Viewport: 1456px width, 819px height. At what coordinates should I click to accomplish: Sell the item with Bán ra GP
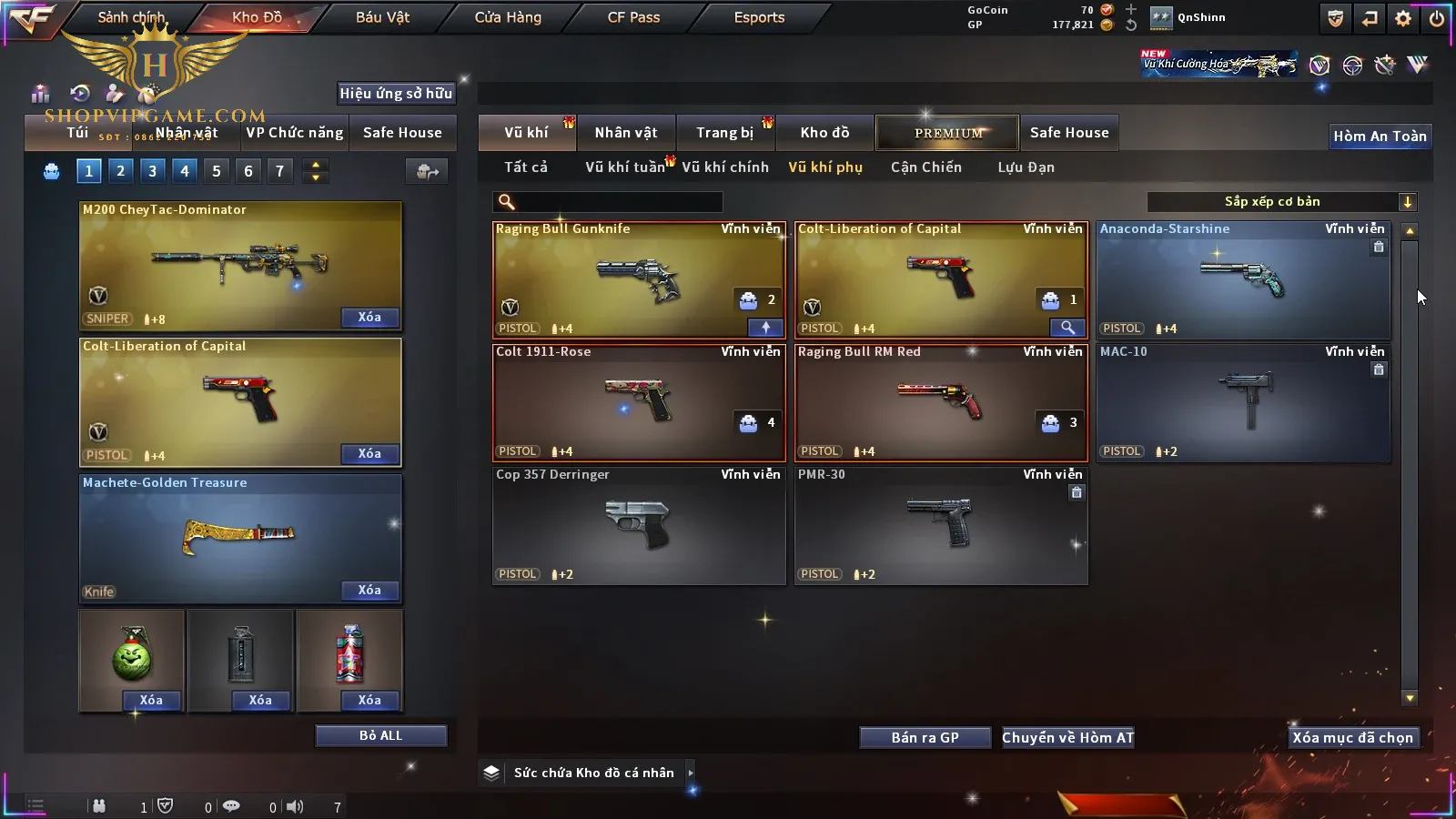click(925, 738)
